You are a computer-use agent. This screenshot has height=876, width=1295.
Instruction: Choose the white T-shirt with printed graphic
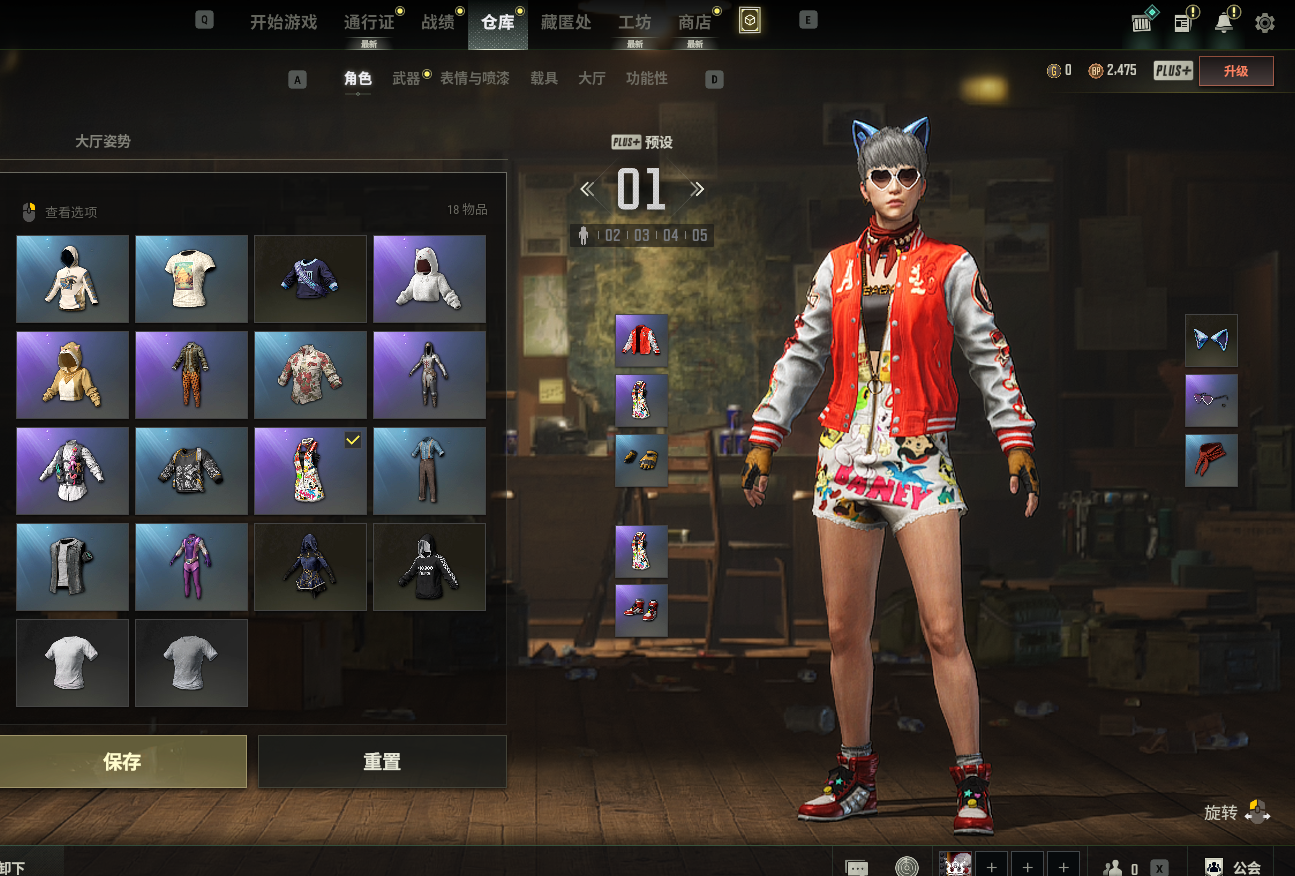click(191, 278)
